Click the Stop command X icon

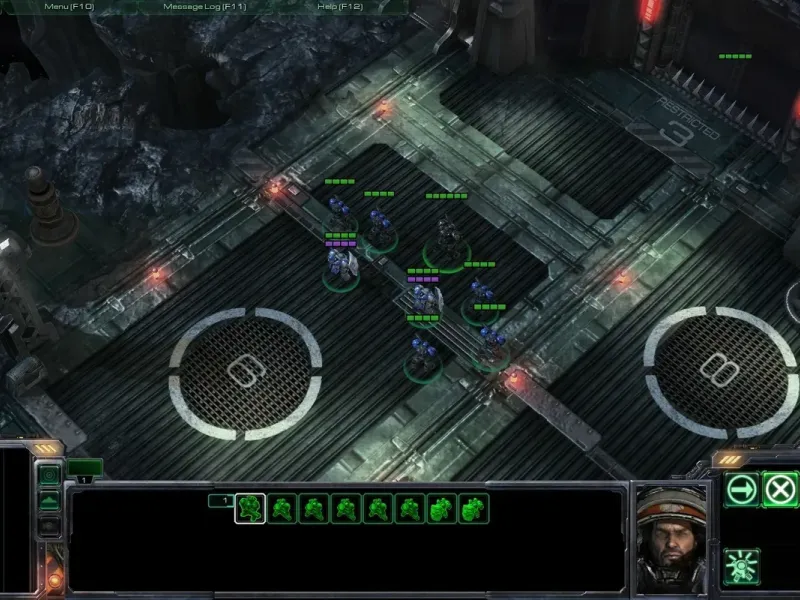pos(780,490)
